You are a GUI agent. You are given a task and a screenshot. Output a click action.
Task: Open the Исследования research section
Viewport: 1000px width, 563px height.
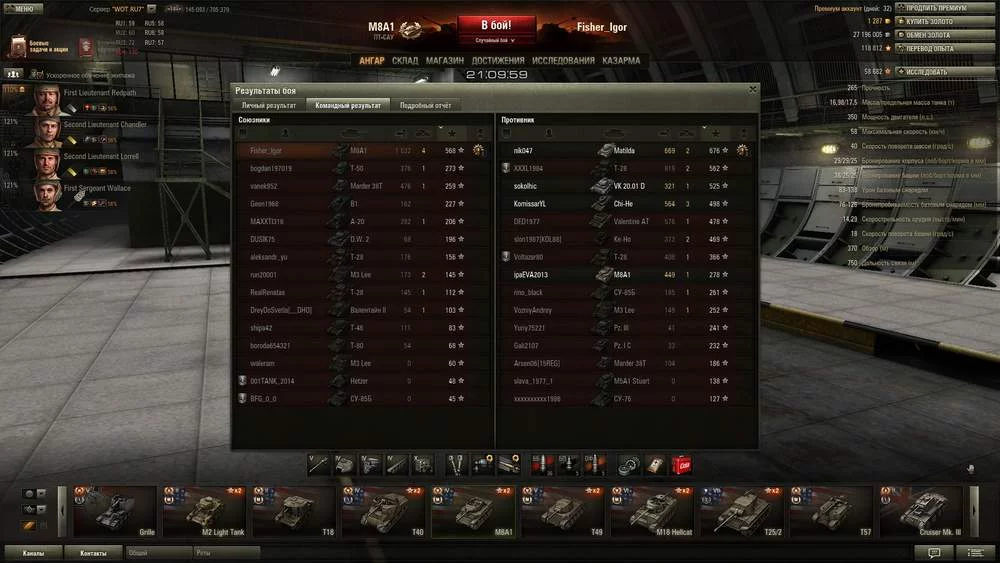pyautogui.click(x=563, y=60)
